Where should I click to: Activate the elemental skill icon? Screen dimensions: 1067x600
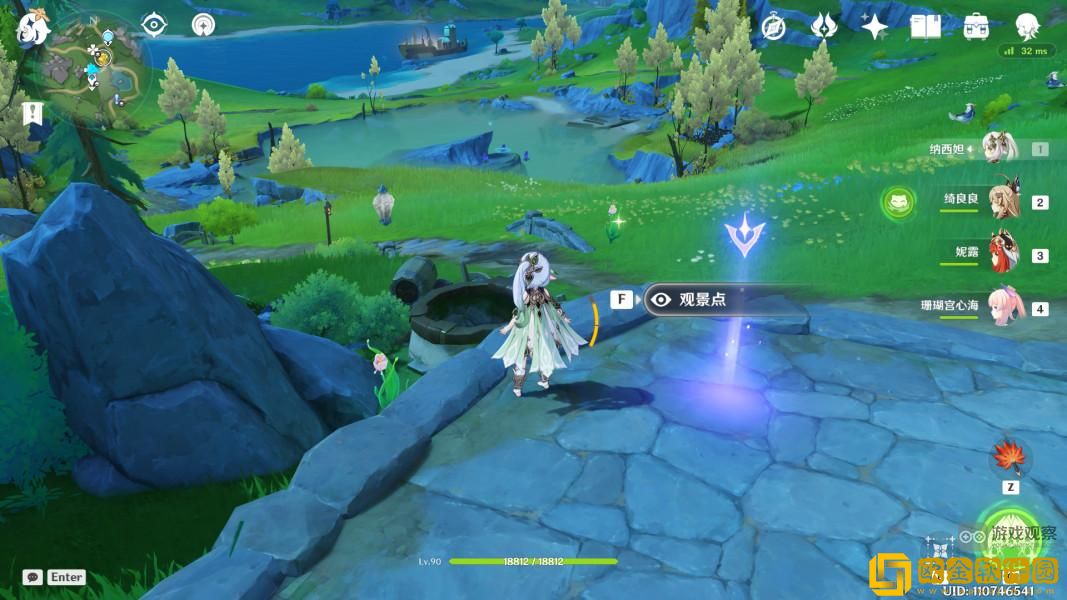(938, 549)
